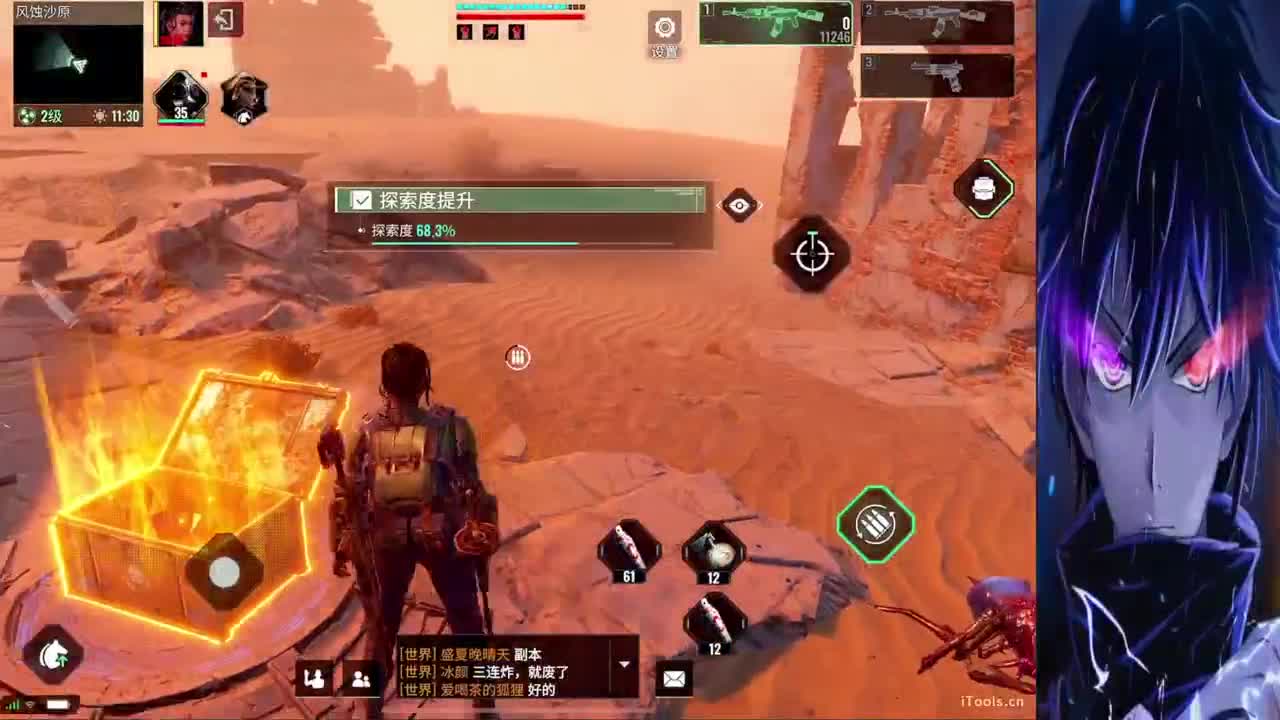Select the mail envelope icon near chat
The image size is (1280, 720).
(x=672, y=678)
